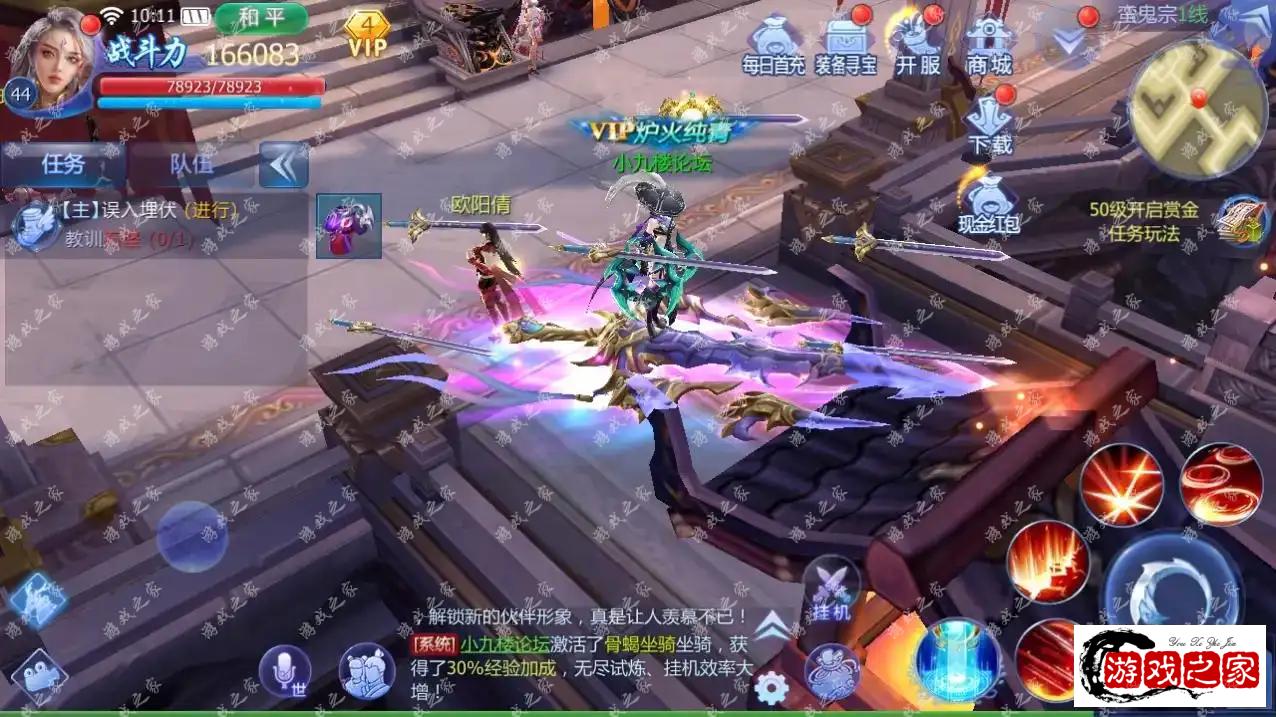Toggle the 和平 peace mode button
Screen dimensions: 1276x717
[260, 17]
